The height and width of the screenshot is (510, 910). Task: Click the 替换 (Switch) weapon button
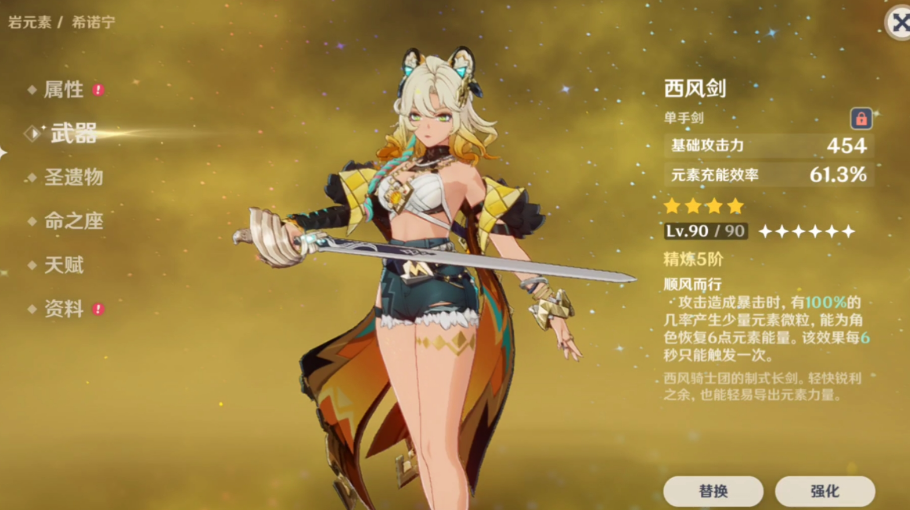pyautogui.click(x=713, y=491)
